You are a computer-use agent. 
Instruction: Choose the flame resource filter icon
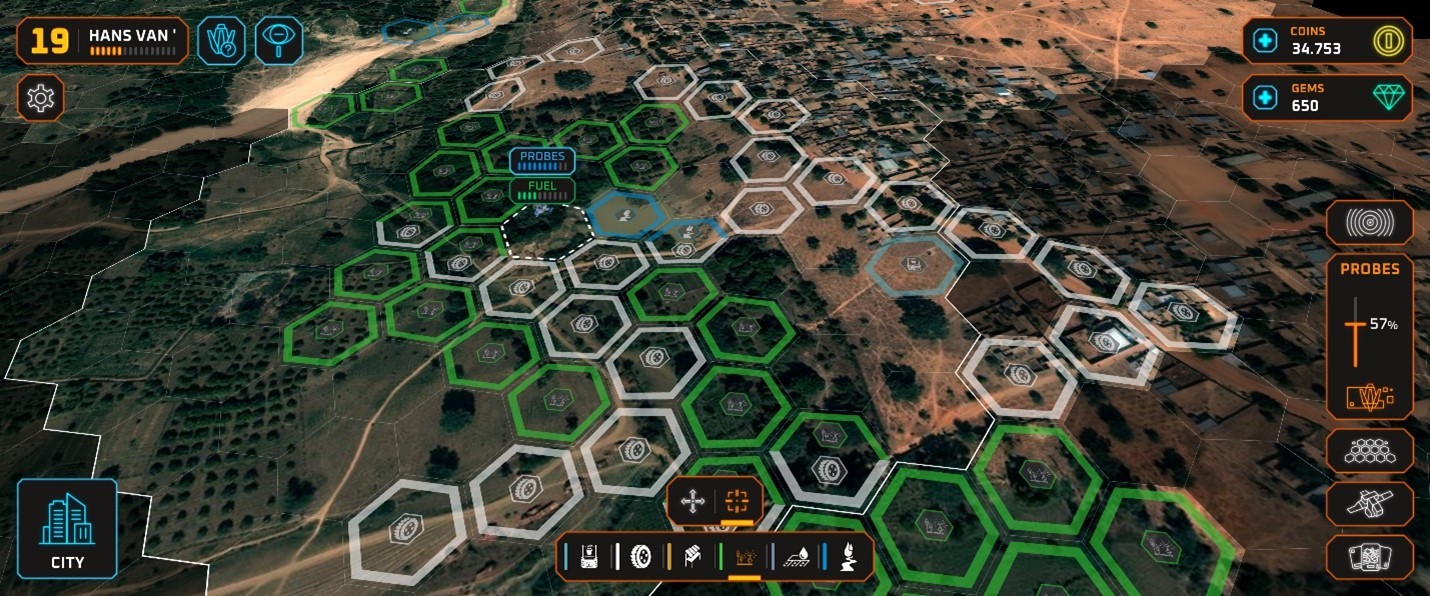tap(847, 557)
